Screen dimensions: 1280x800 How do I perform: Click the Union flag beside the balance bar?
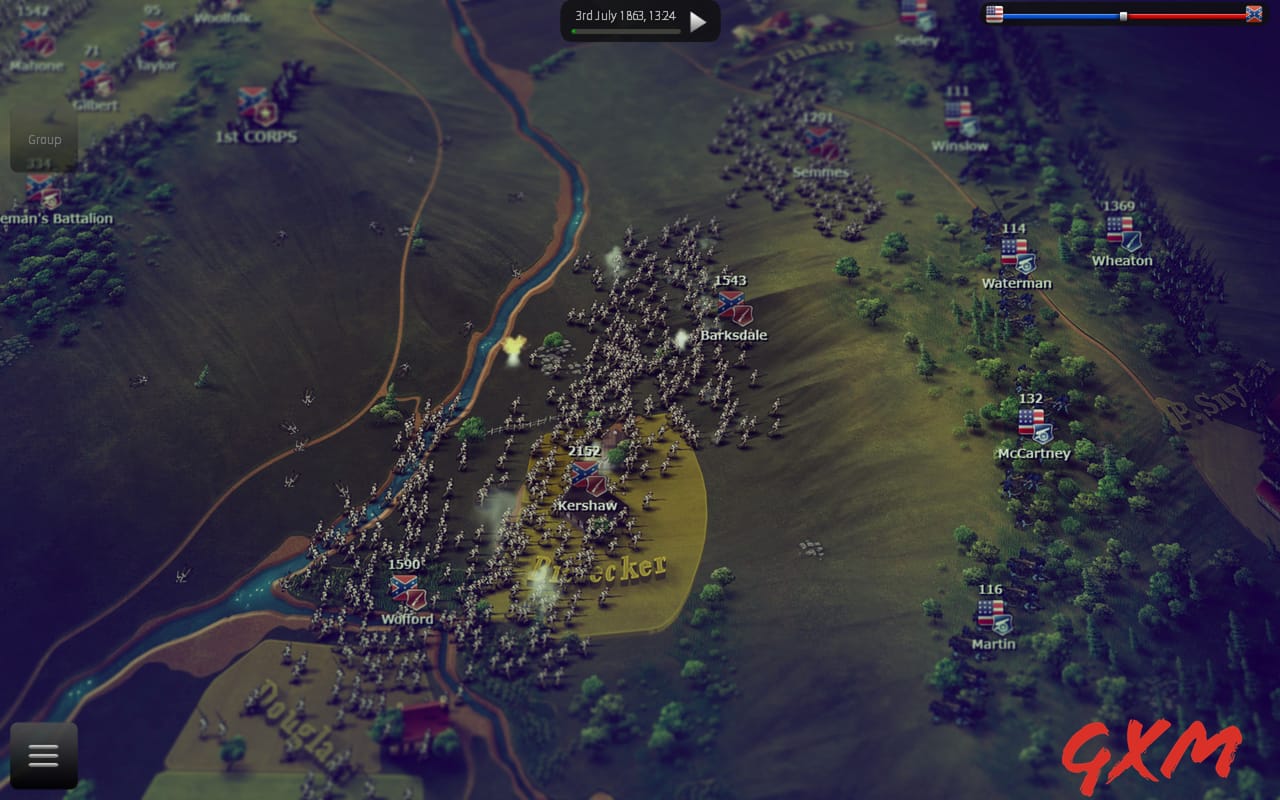[x=993, y=14]
